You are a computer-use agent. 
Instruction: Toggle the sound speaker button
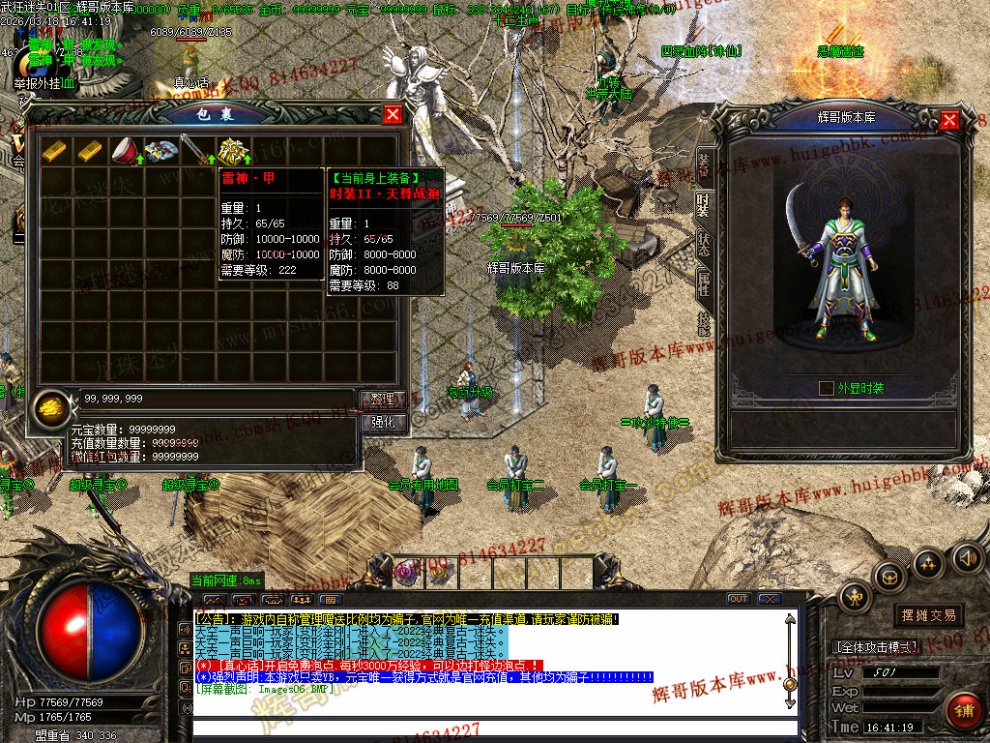pyautogui.click(x=966, y=557)
